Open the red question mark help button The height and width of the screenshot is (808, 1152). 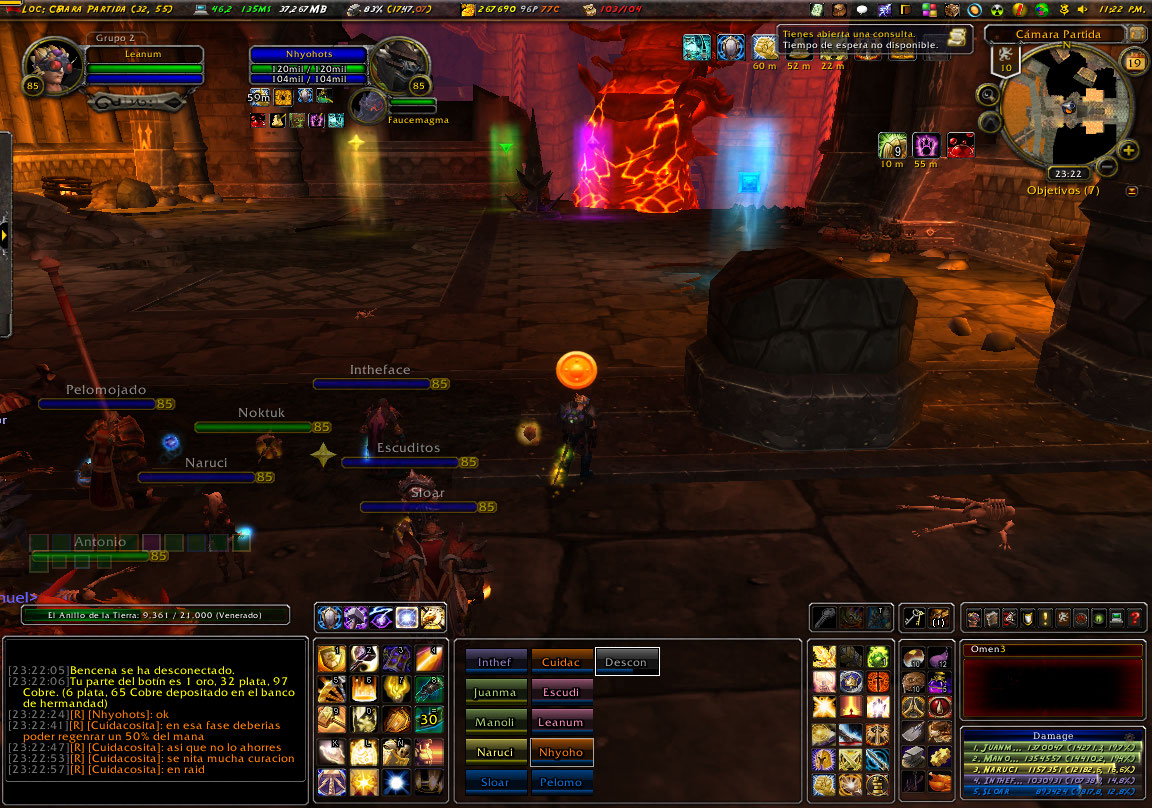pos(1135,619)
